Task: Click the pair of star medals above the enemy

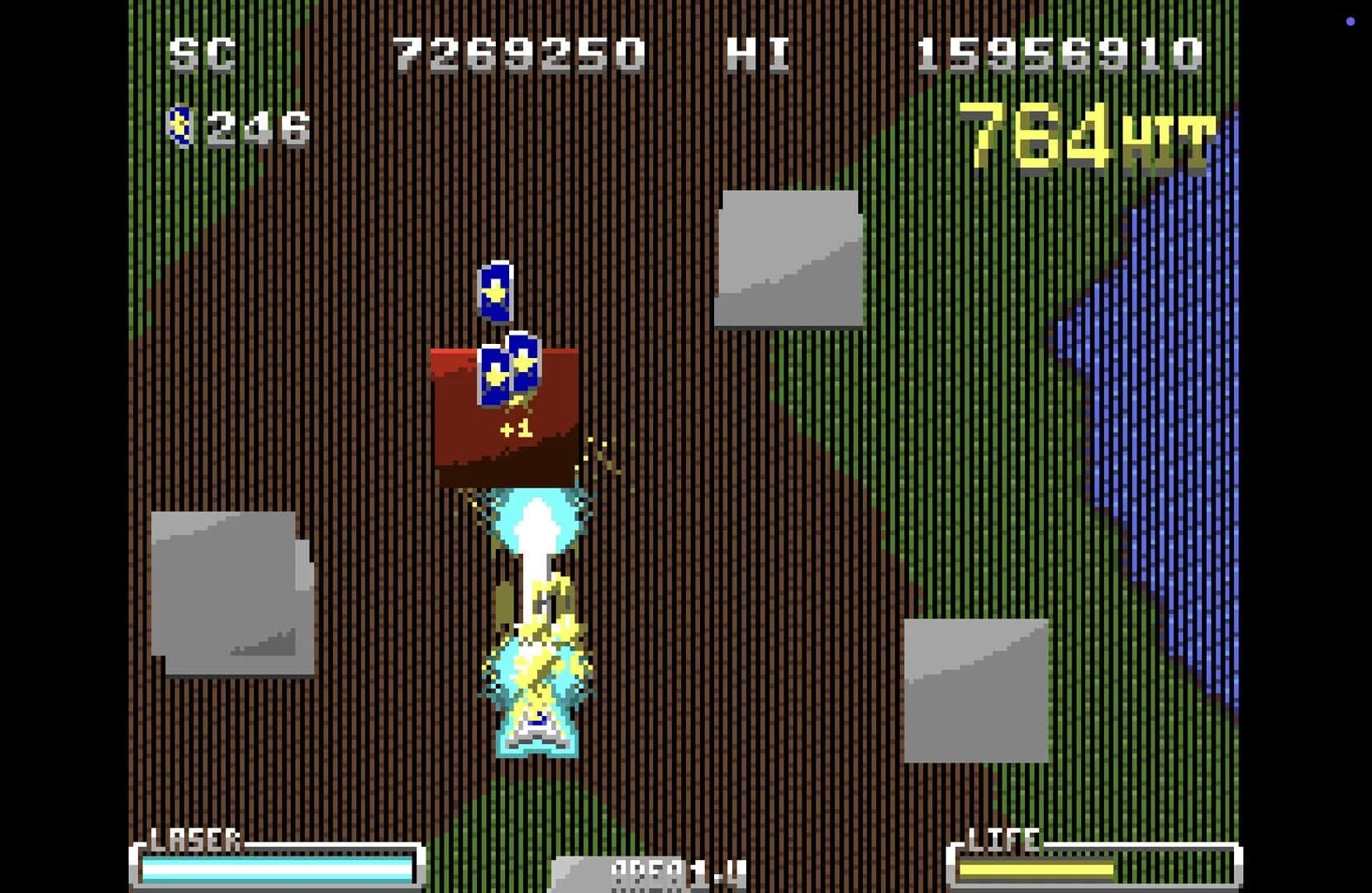Action: 507,372
